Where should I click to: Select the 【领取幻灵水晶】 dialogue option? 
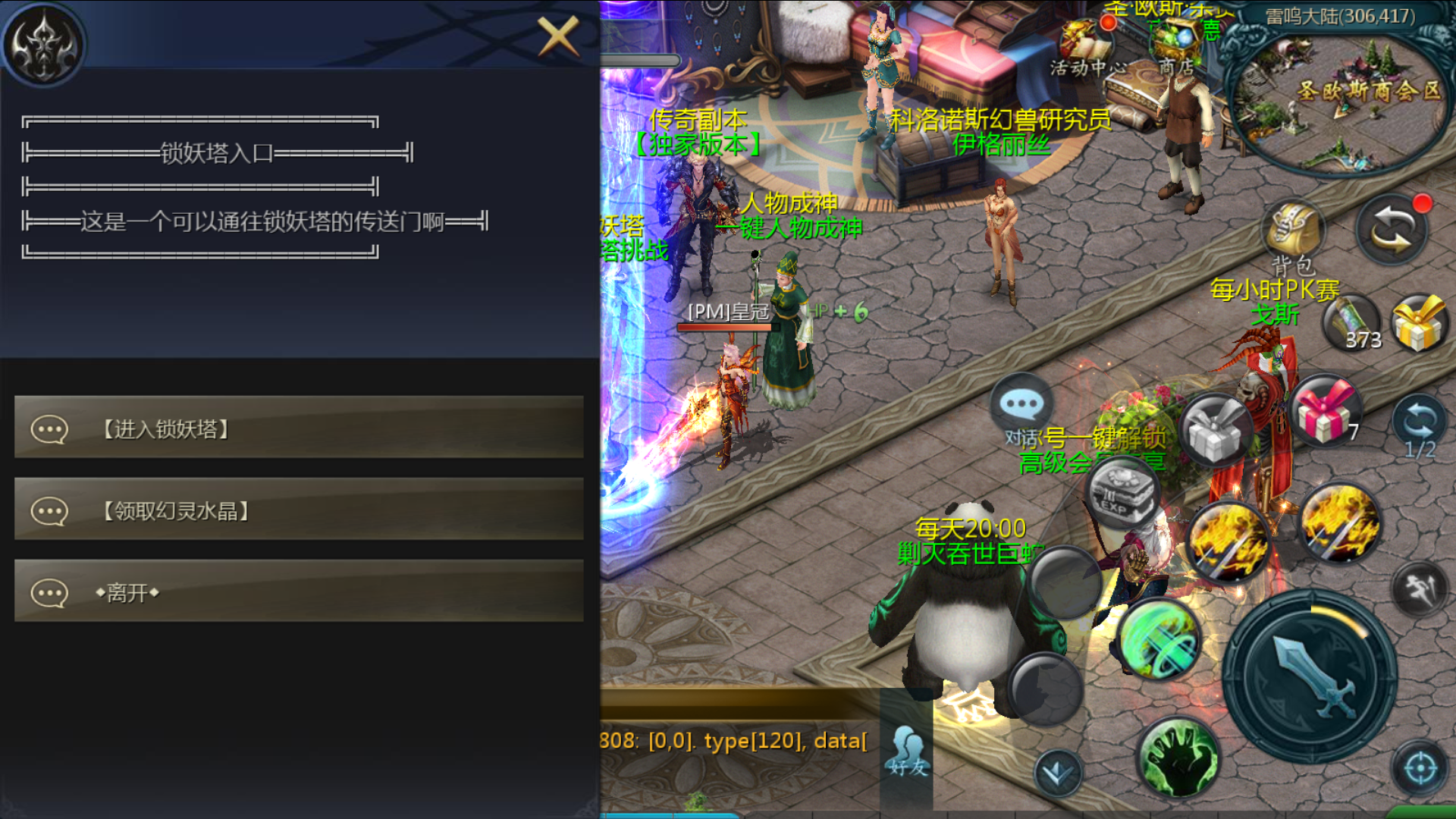pos(299,510)
